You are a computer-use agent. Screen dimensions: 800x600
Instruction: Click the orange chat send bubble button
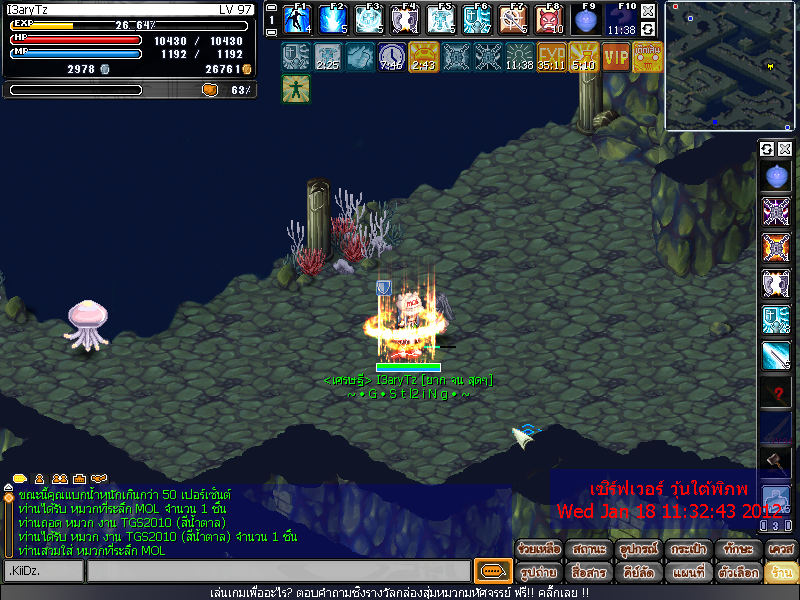tap(491, 572)
